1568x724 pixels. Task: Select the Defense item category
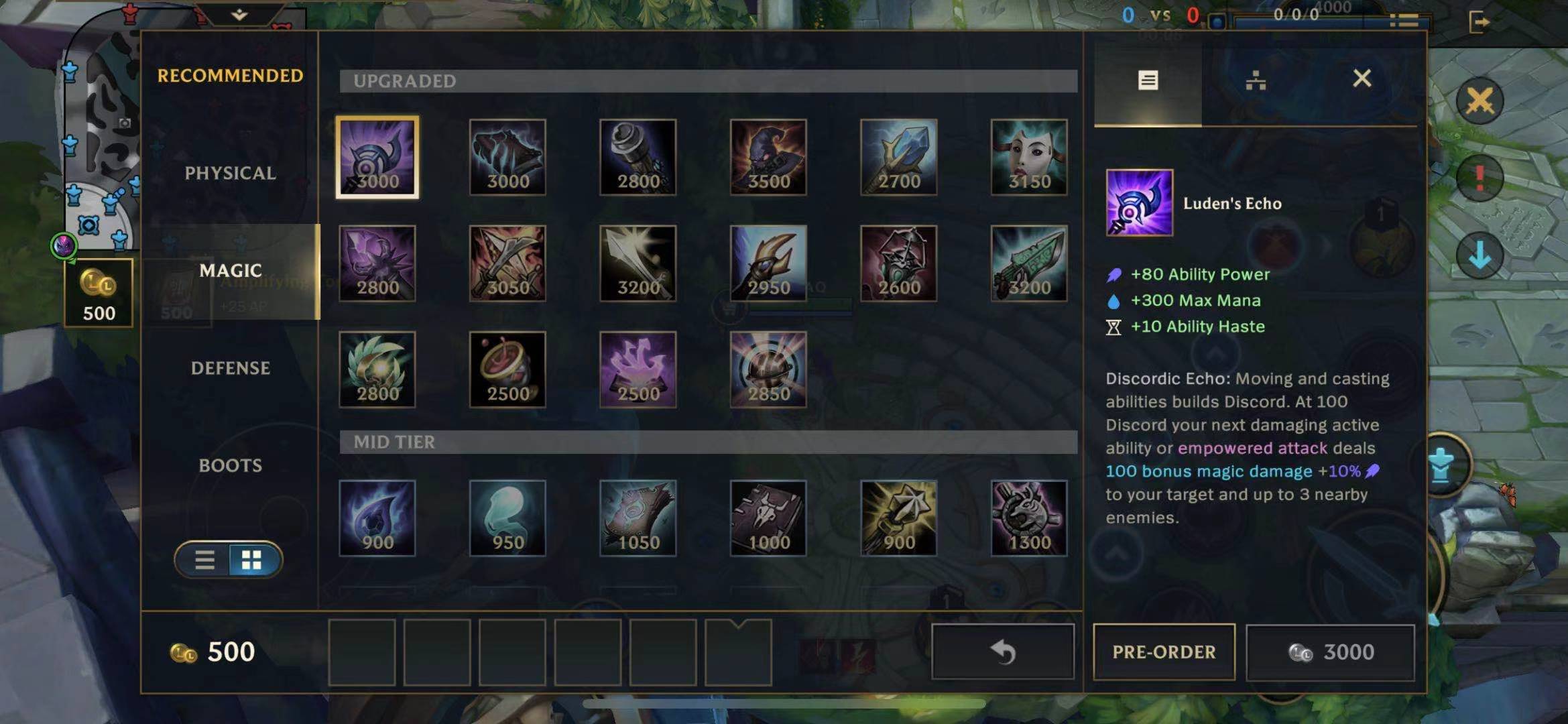tap(230, 368)
